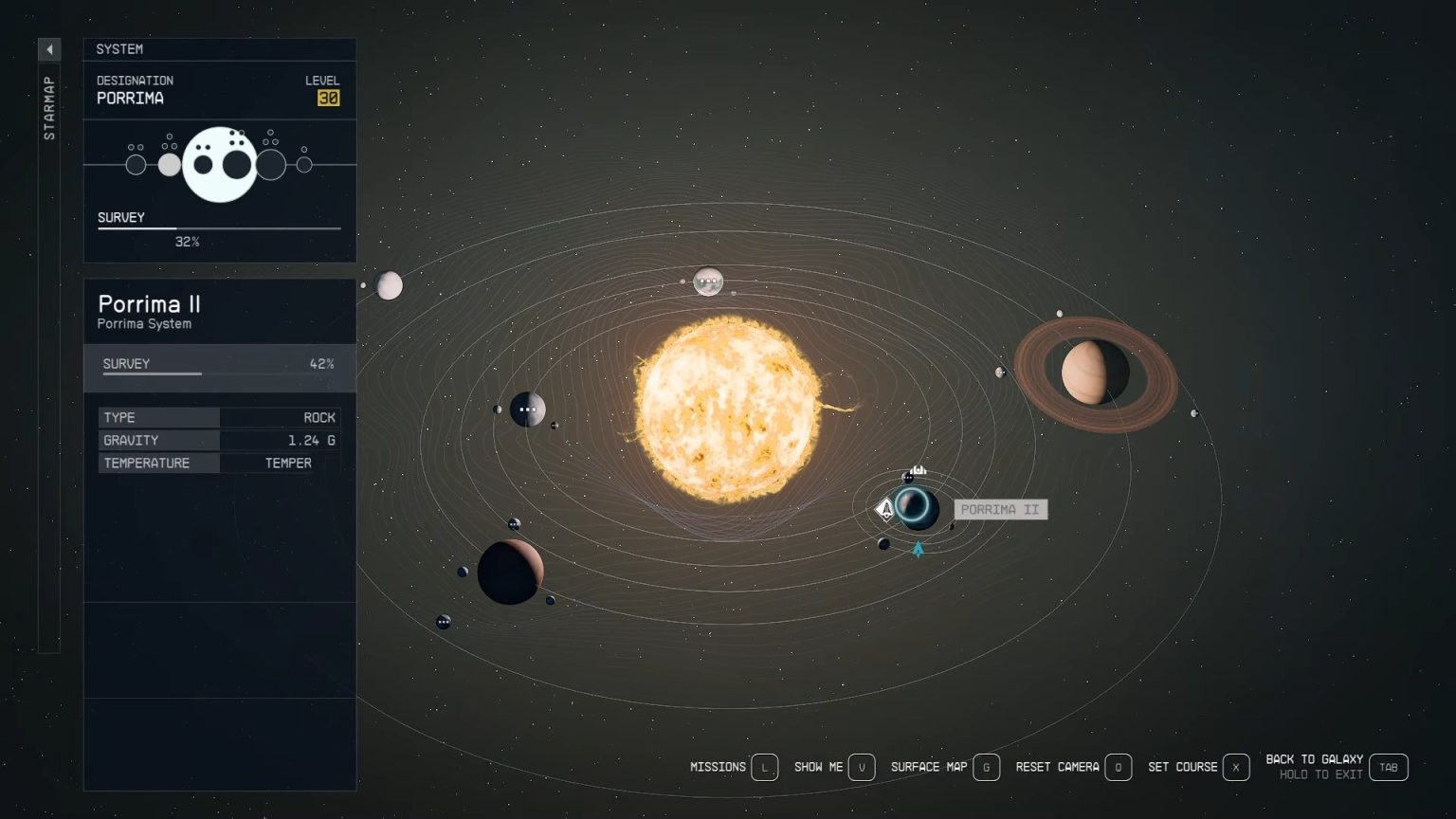
Task: Select the large dark planet with three-dot markers
Action: point(528,409)
